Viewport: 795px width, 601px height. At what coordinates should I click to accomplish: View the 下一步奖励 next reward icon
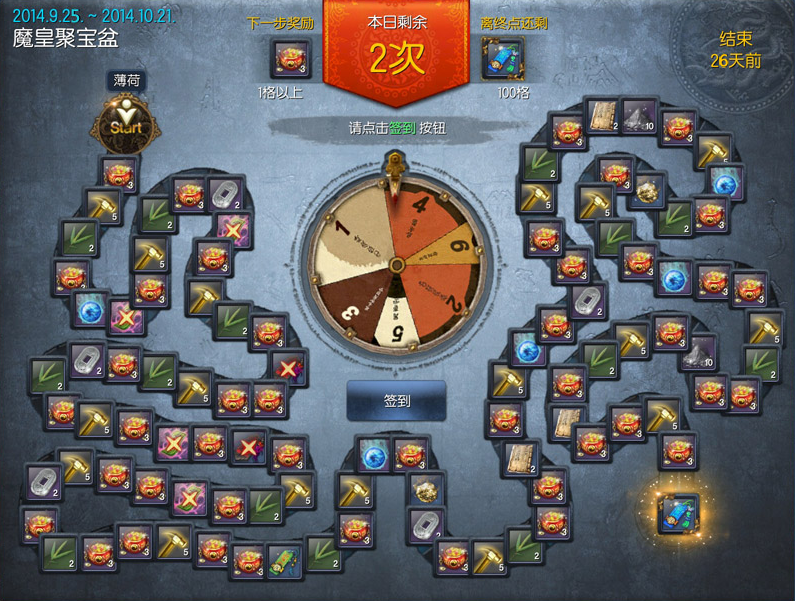click(291, 58)
